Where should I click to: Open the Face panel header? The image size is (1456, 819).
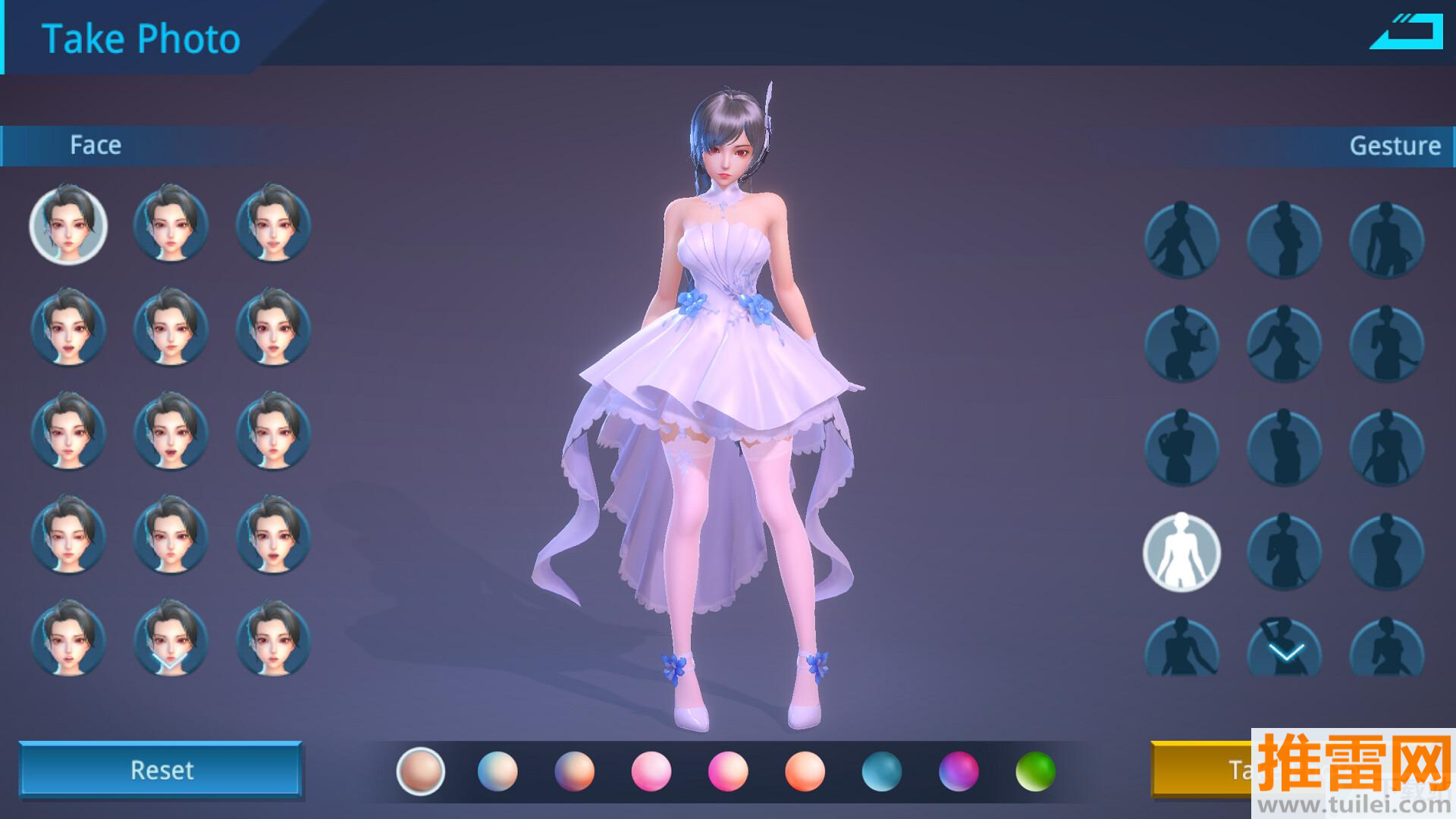coord(96,145)
